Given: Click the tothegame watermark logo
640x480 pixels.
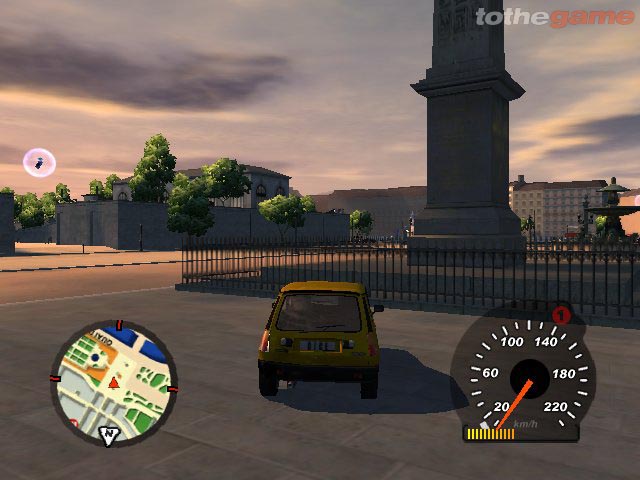Looking at the screenshot, I should pyautogui.click(x=553, y=16).
